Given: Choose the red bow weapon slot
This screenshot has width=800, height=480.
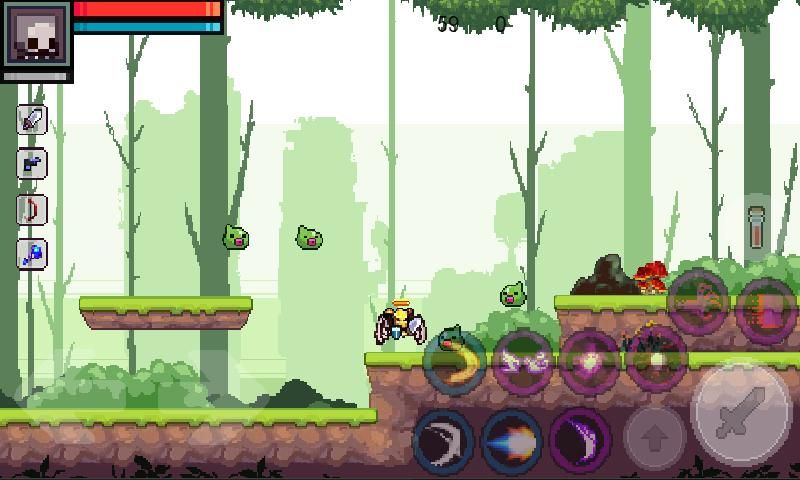Looking at the screenshot, I should [x=33, y=210].
